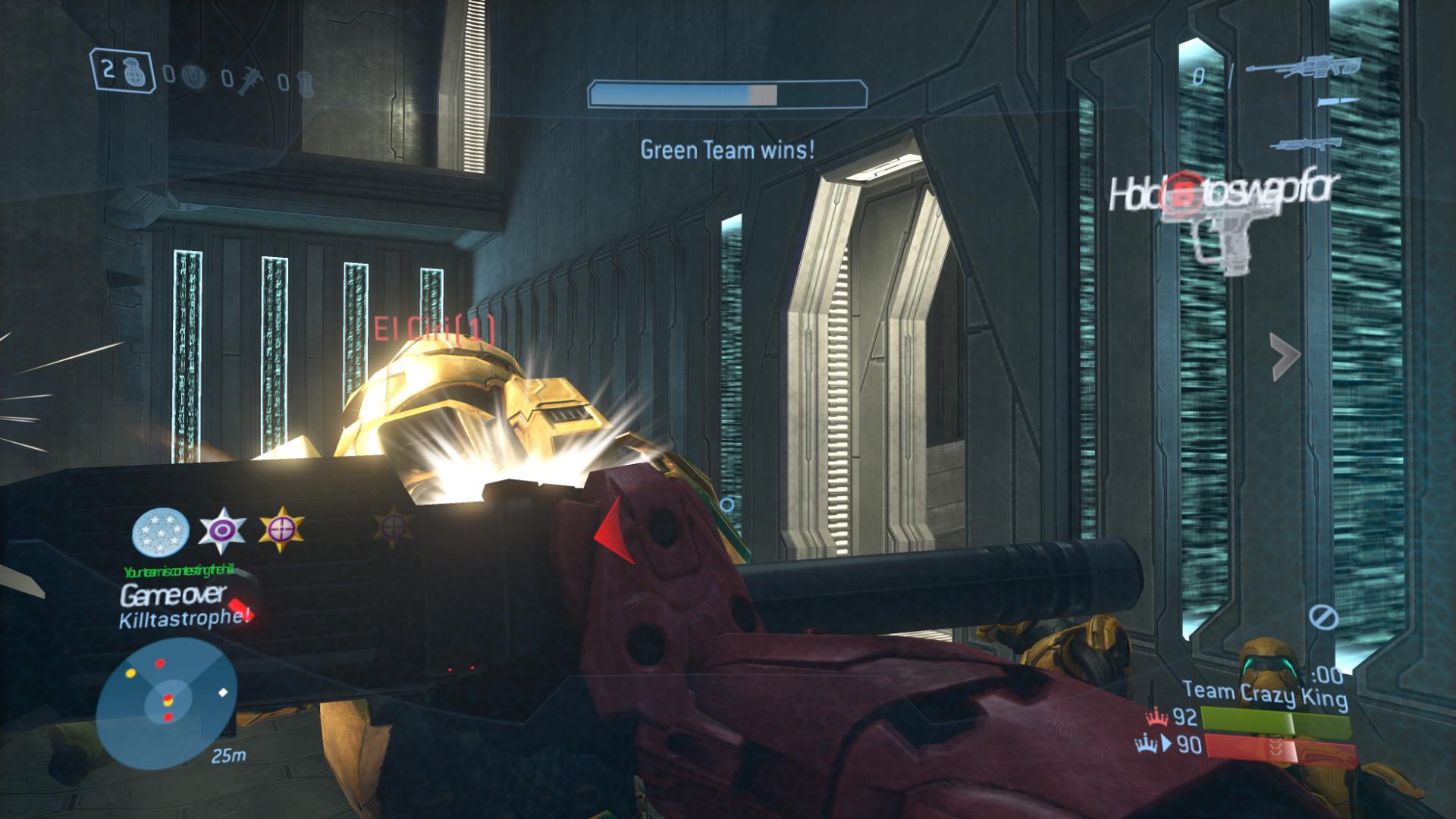This screenshot has width=1456, height=819.
Task: Click the plasma grenade counter icon
Action: (194, 76)
